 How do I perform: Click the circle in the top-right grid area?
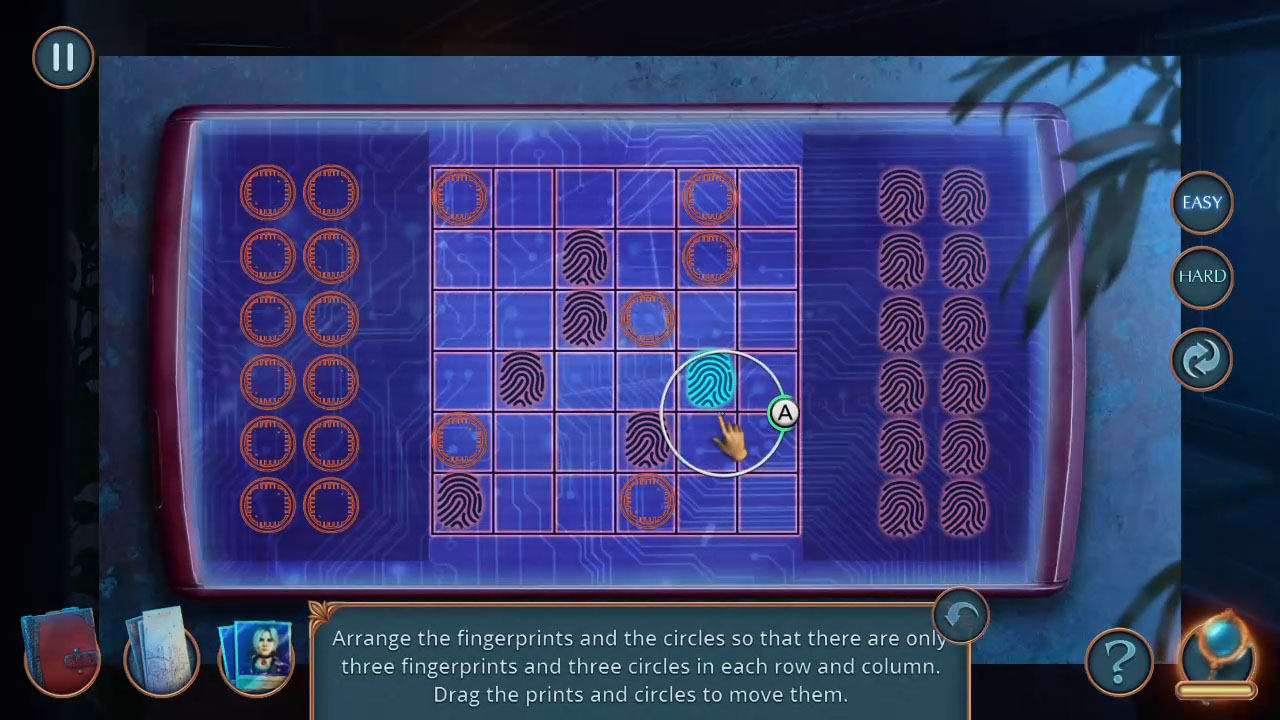pyautogui.click(x=710, y=197)
